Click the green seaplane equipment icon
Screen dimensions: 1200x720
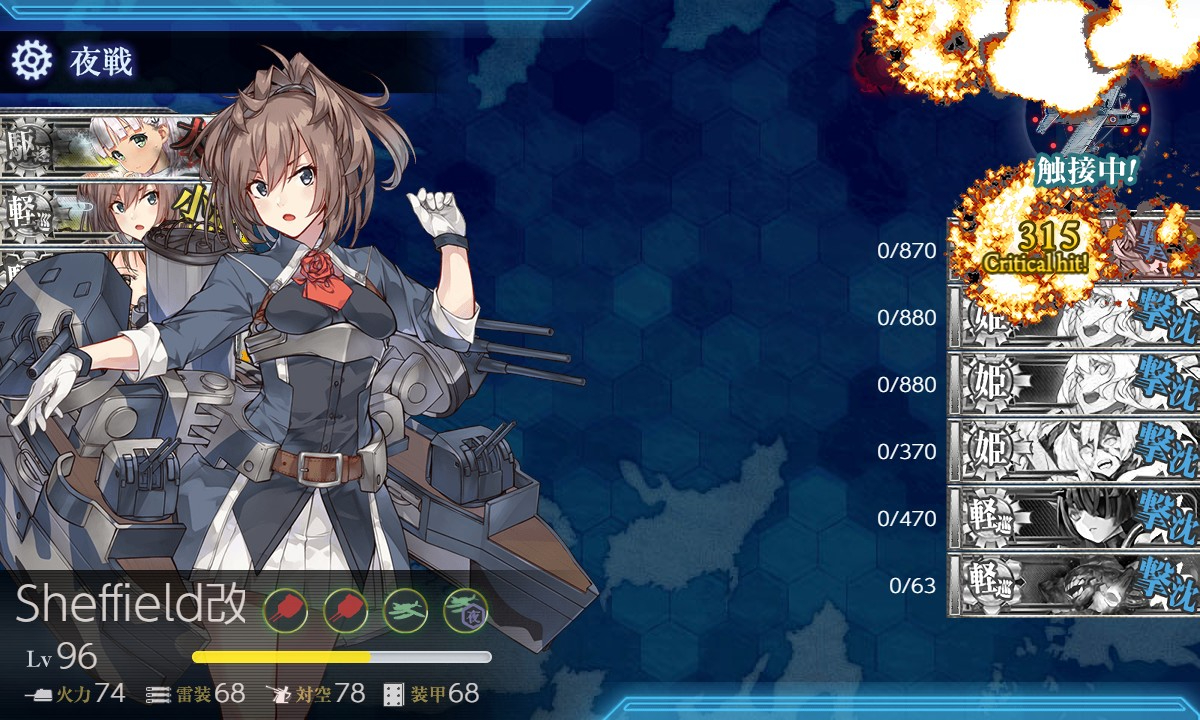tap(405, 607)
